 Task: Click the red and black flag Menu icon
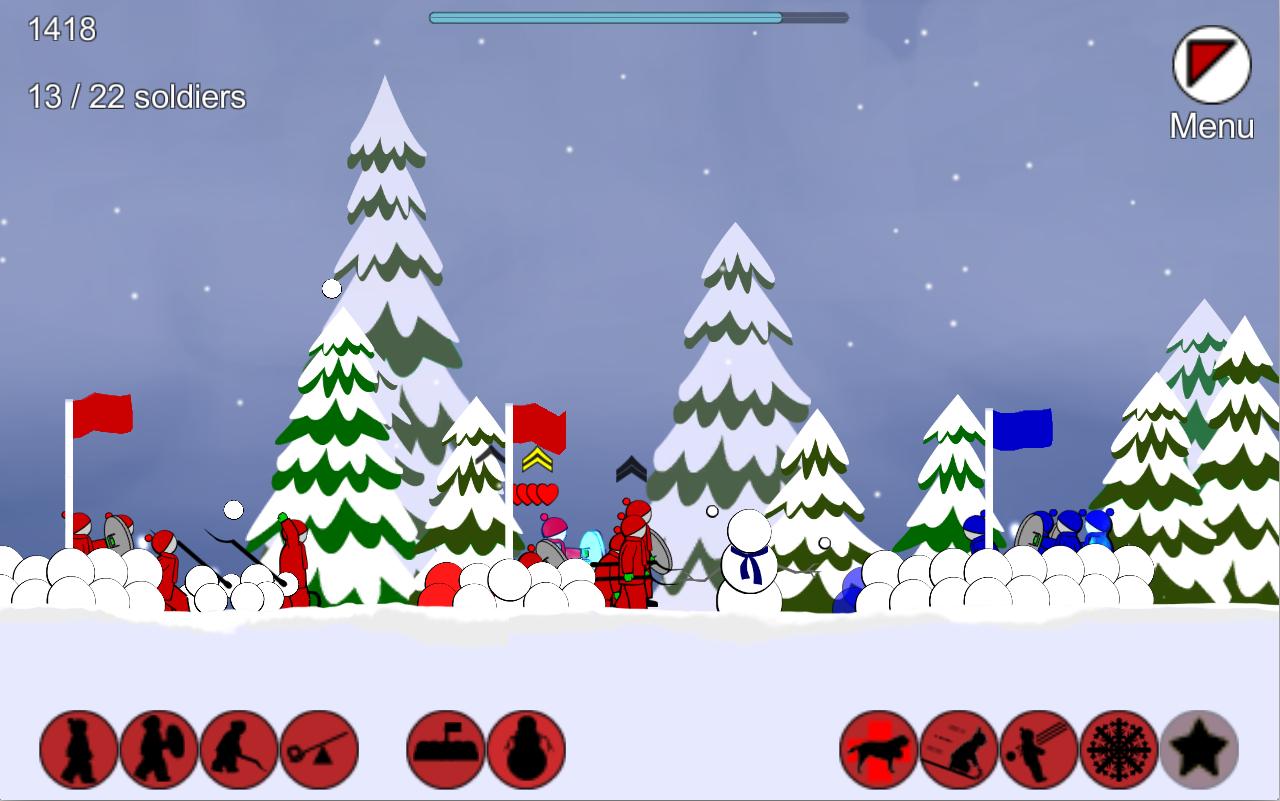click(1211, 66)
